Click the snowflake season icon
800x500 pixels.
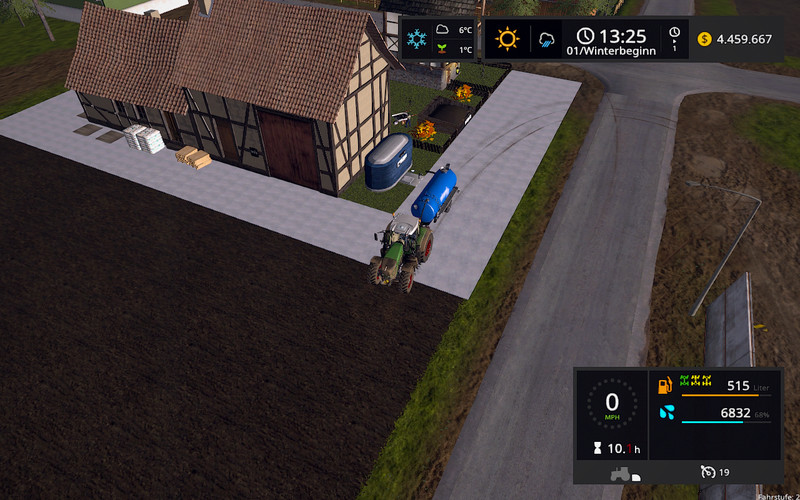click(x=416, y=41)
